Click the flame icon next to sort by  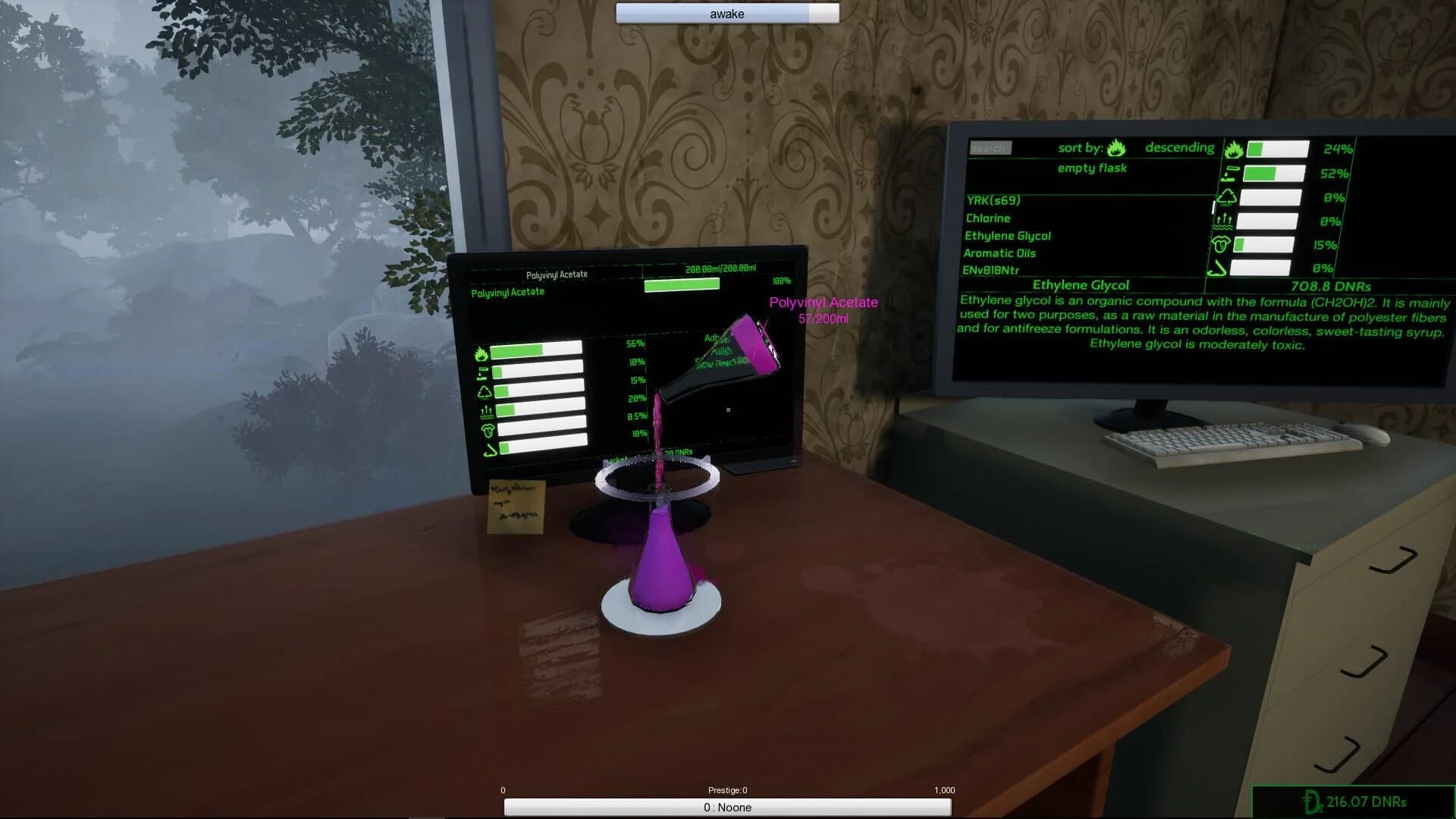1116,149
